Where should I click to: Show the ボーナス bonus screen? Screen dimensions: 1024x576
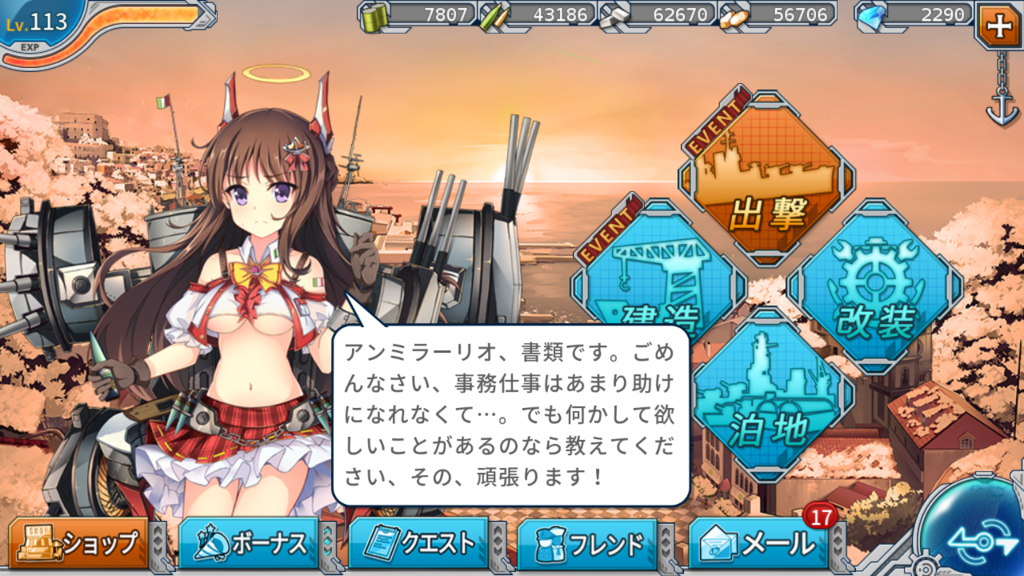pos(248,544)
